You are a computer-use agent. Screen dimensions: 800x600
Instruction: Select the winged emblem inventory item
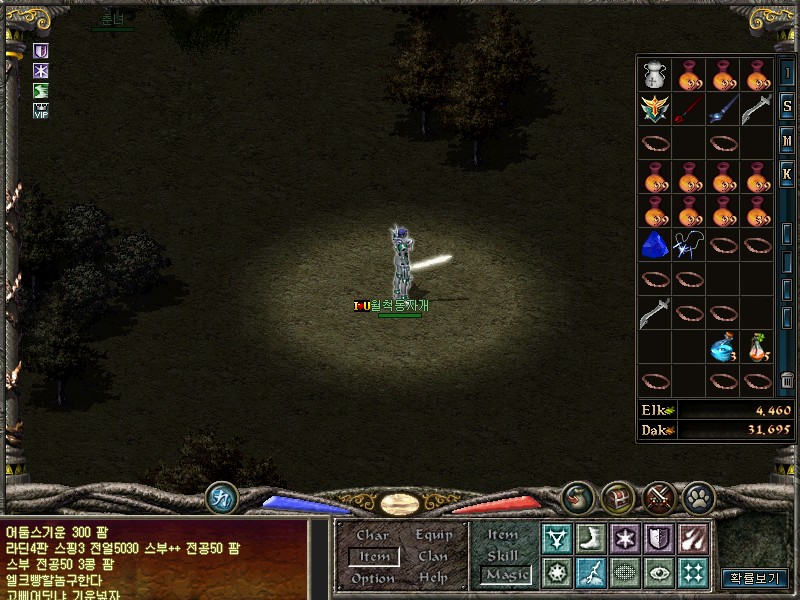tap(655, 109)
